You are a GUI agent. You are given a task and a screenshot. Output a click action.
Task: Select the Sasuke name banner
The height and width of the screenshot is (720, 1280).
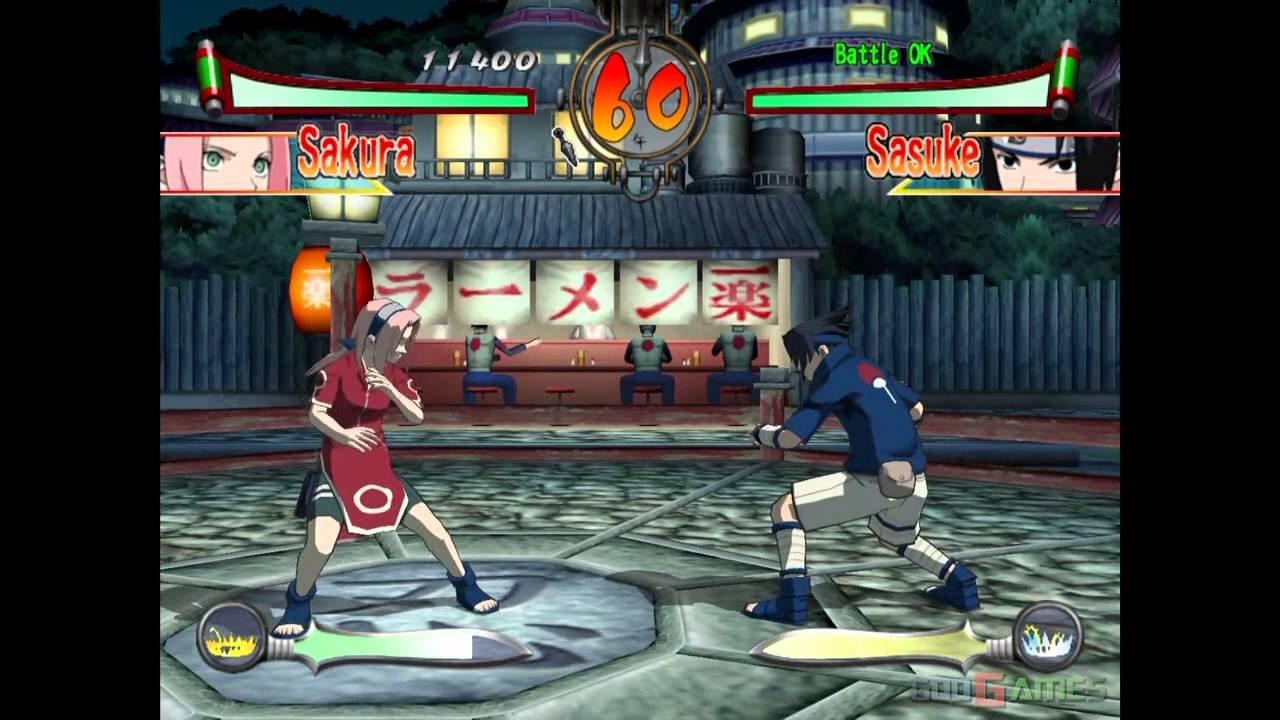click(x=920, y=153)
